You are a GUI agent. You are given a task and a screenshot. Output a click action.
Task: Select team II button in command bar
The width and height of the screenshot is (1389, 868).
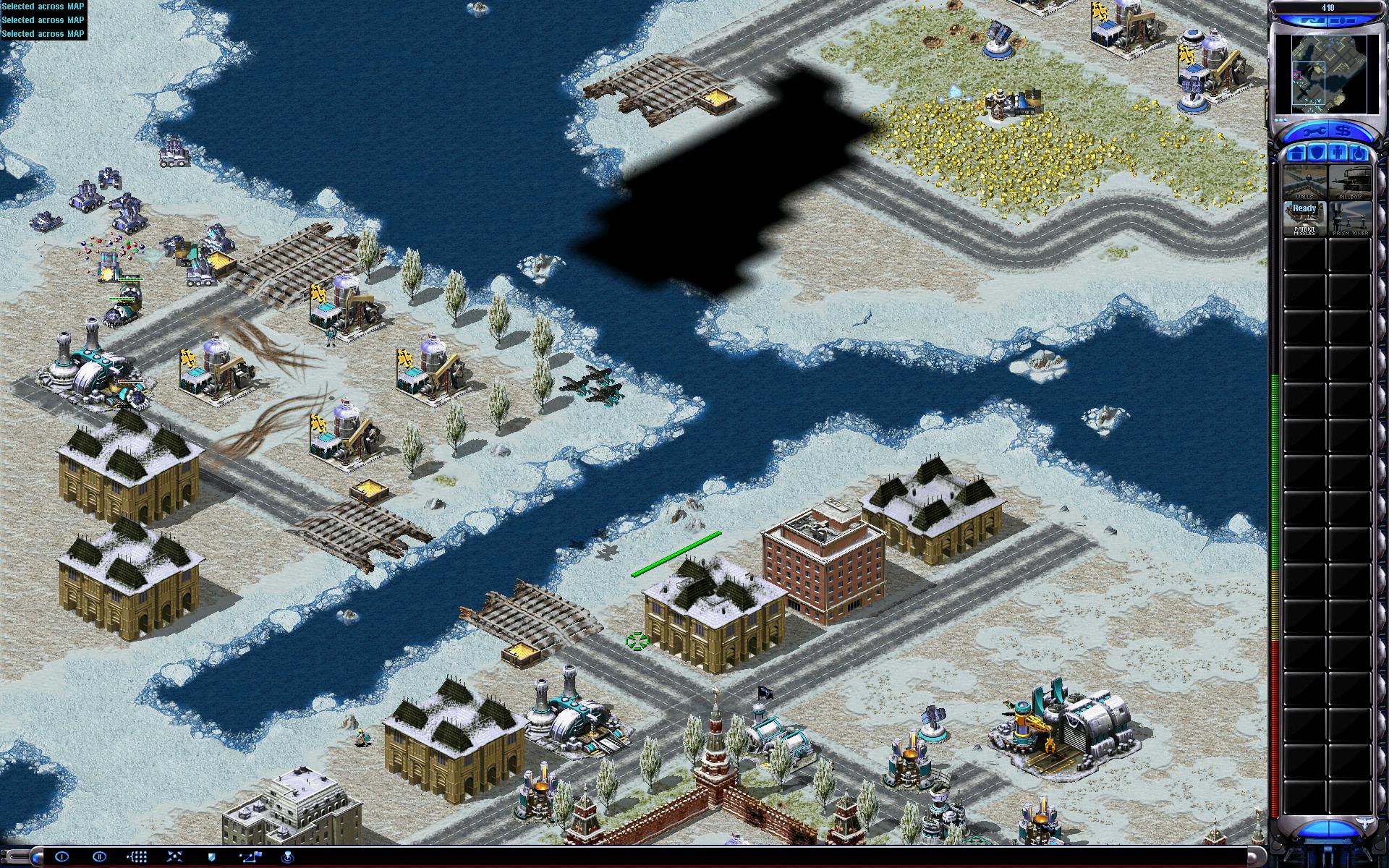click(x=100, y=856)
